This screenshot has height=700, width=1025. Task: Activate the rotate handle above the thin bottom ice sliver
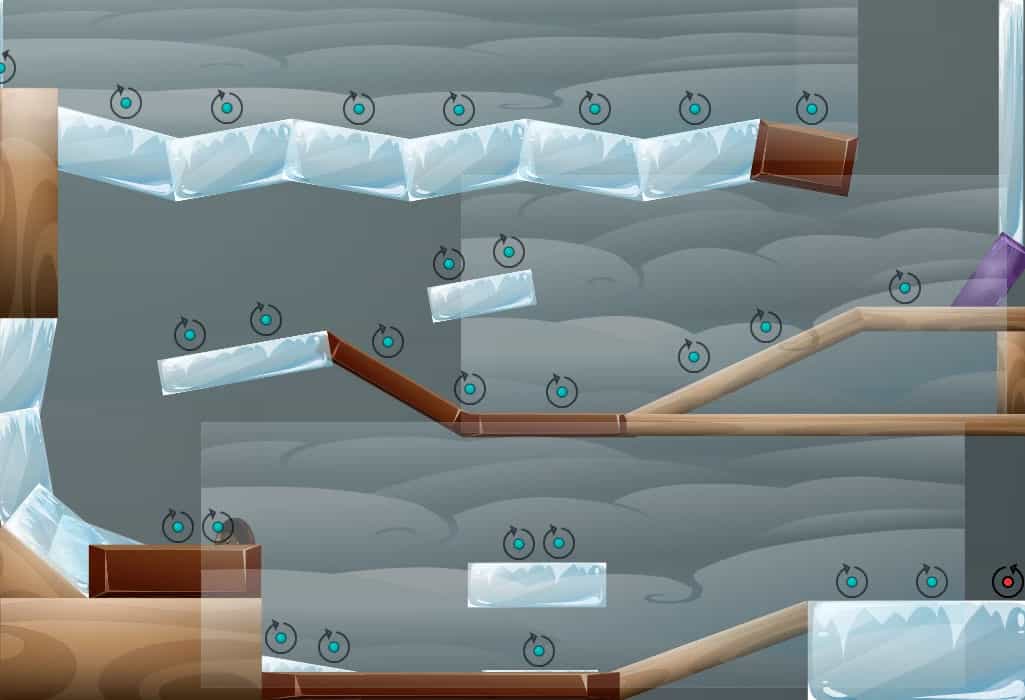(x=538, y=650)
